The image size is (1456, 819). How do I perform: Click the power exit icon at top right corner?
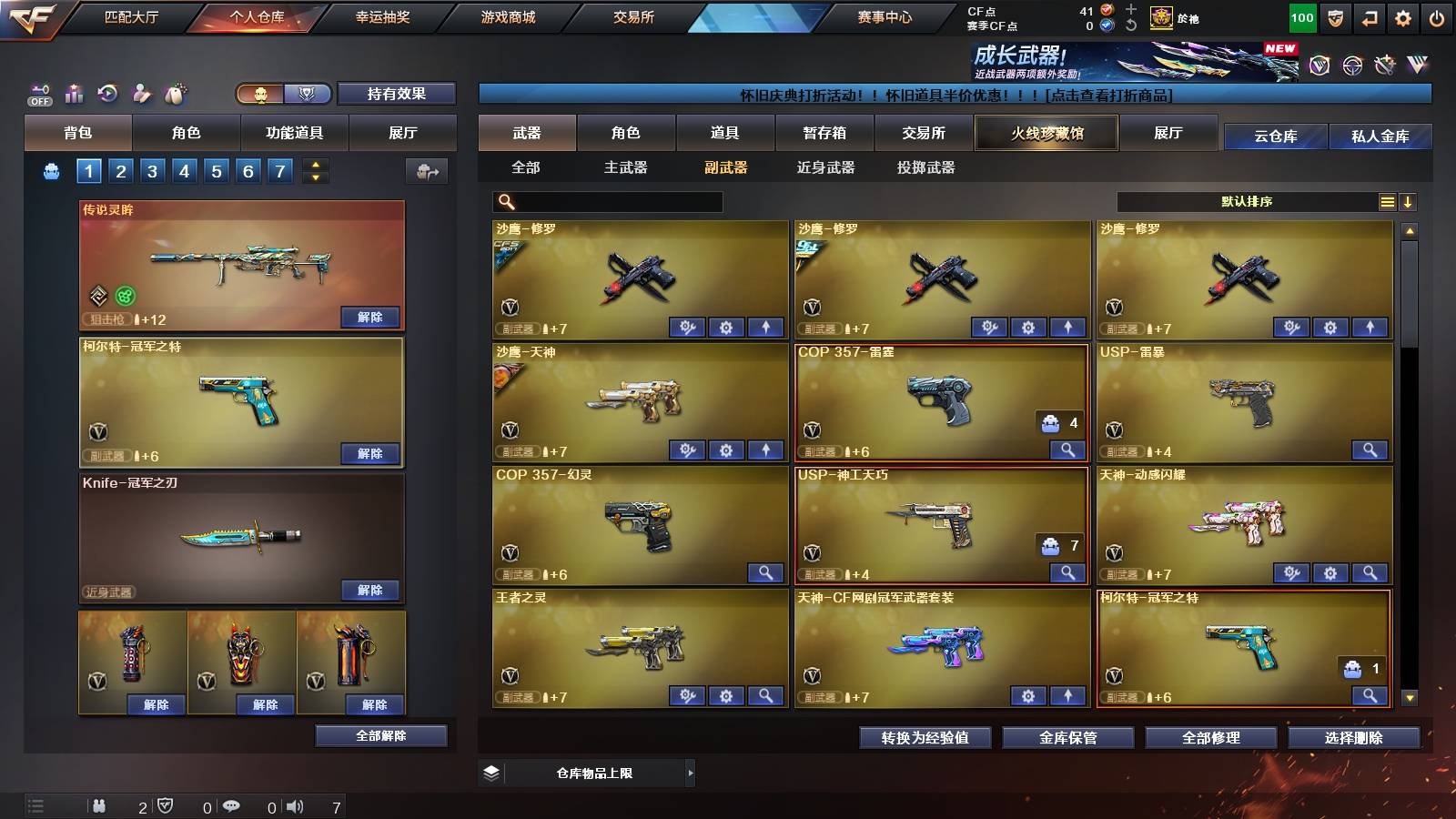click(1436, 17)
